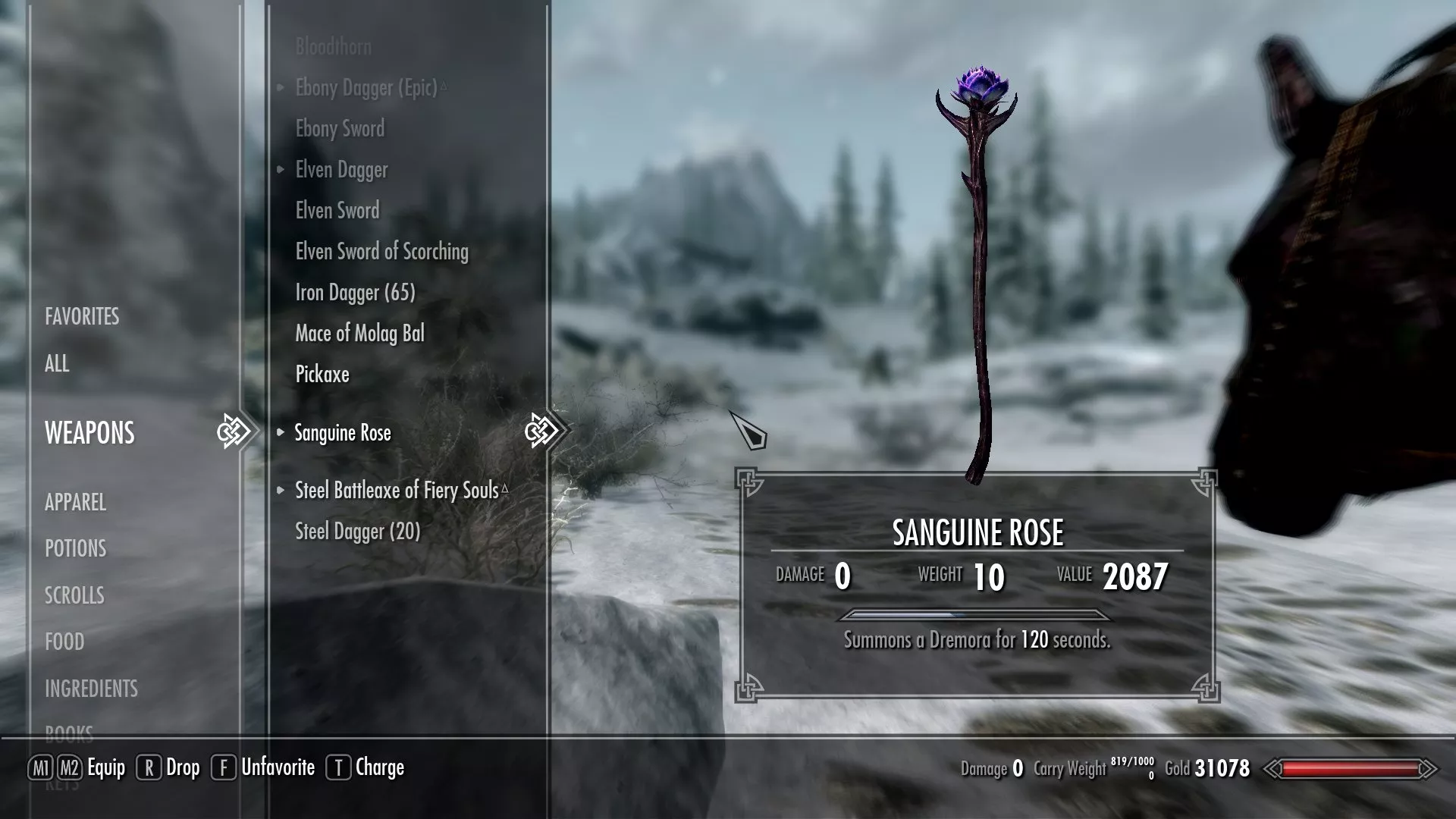Image resolution: width=1456 pixels, height=819 pixels.
Task: Choose the Steel Dagger (20) stack
Action: [x=357, y=532]
